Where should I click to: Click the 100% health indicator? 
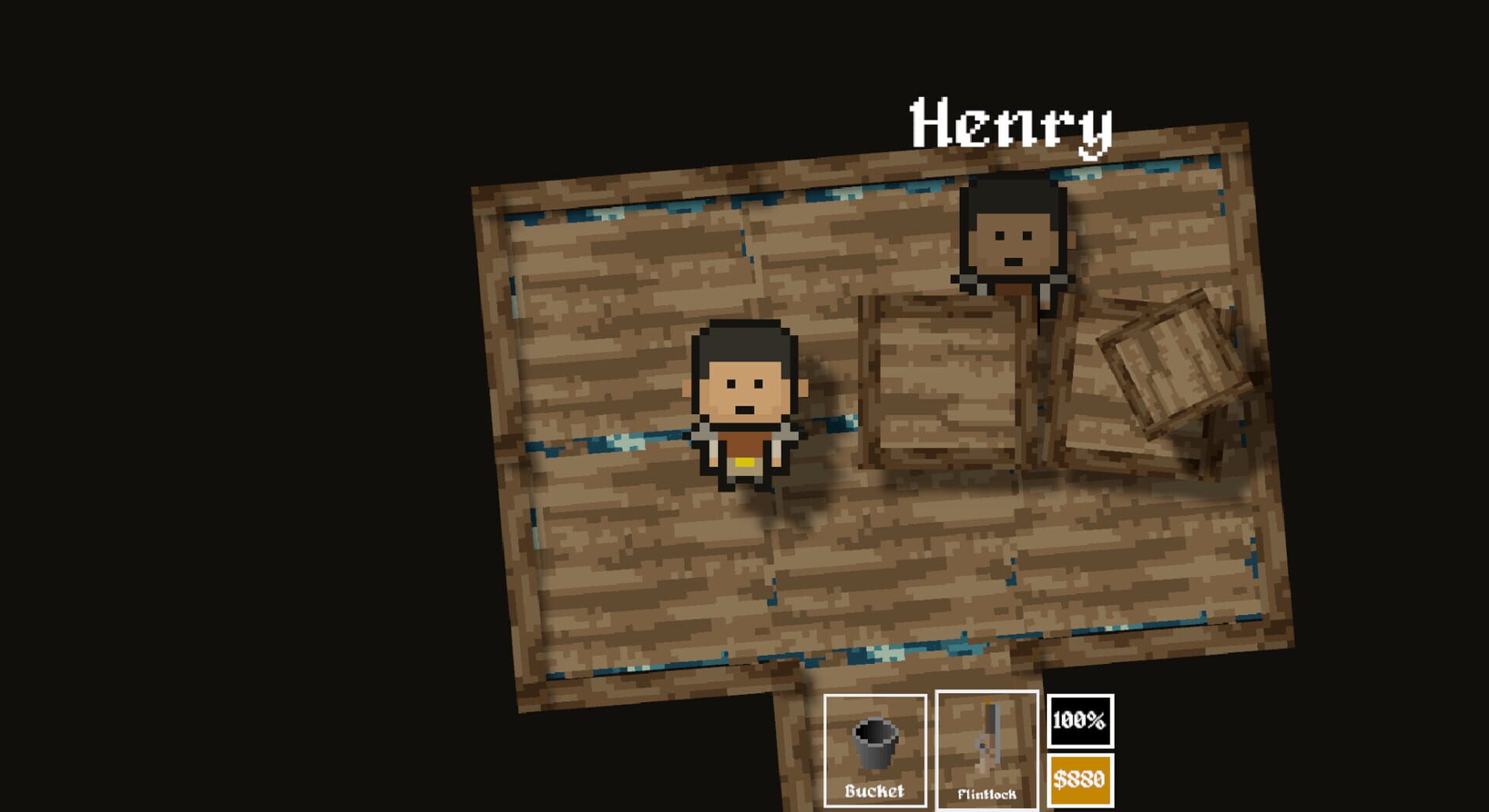(1080, 722)
